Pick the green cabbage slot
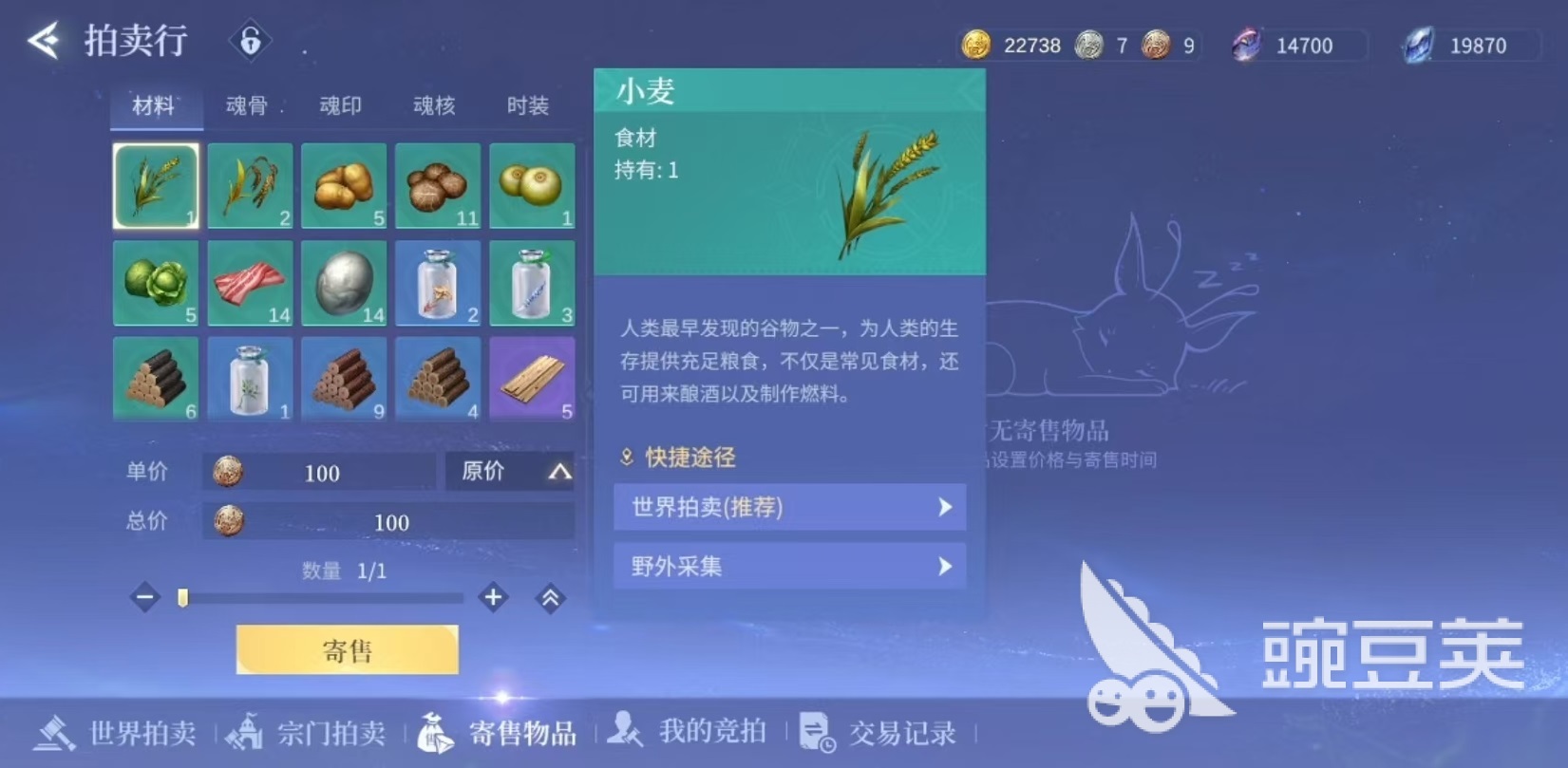The image size is (1568, 768). [156, 283]
